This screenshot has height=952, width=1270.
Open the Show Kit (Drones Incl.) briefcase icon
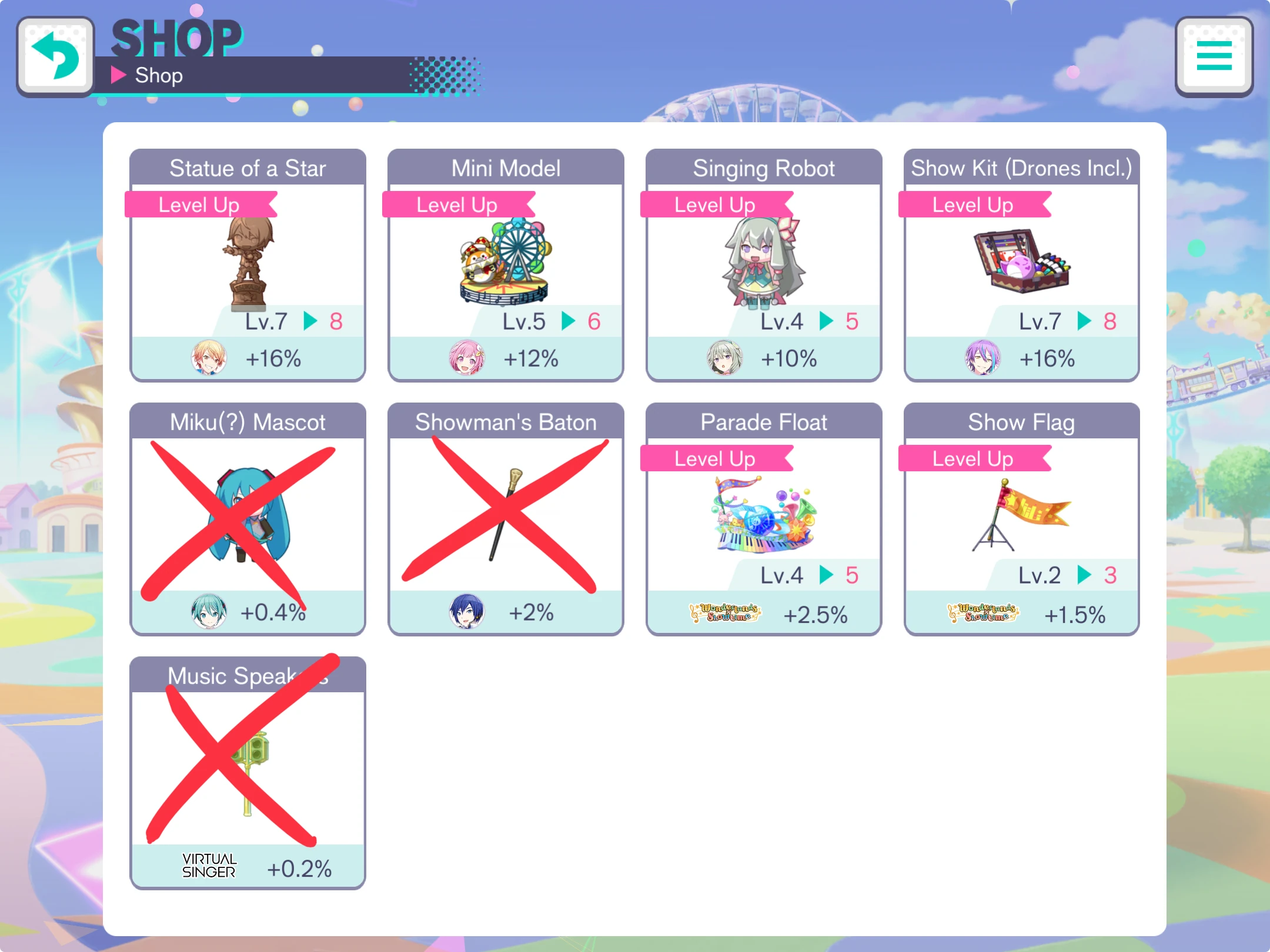click(x=1023, y=259)
